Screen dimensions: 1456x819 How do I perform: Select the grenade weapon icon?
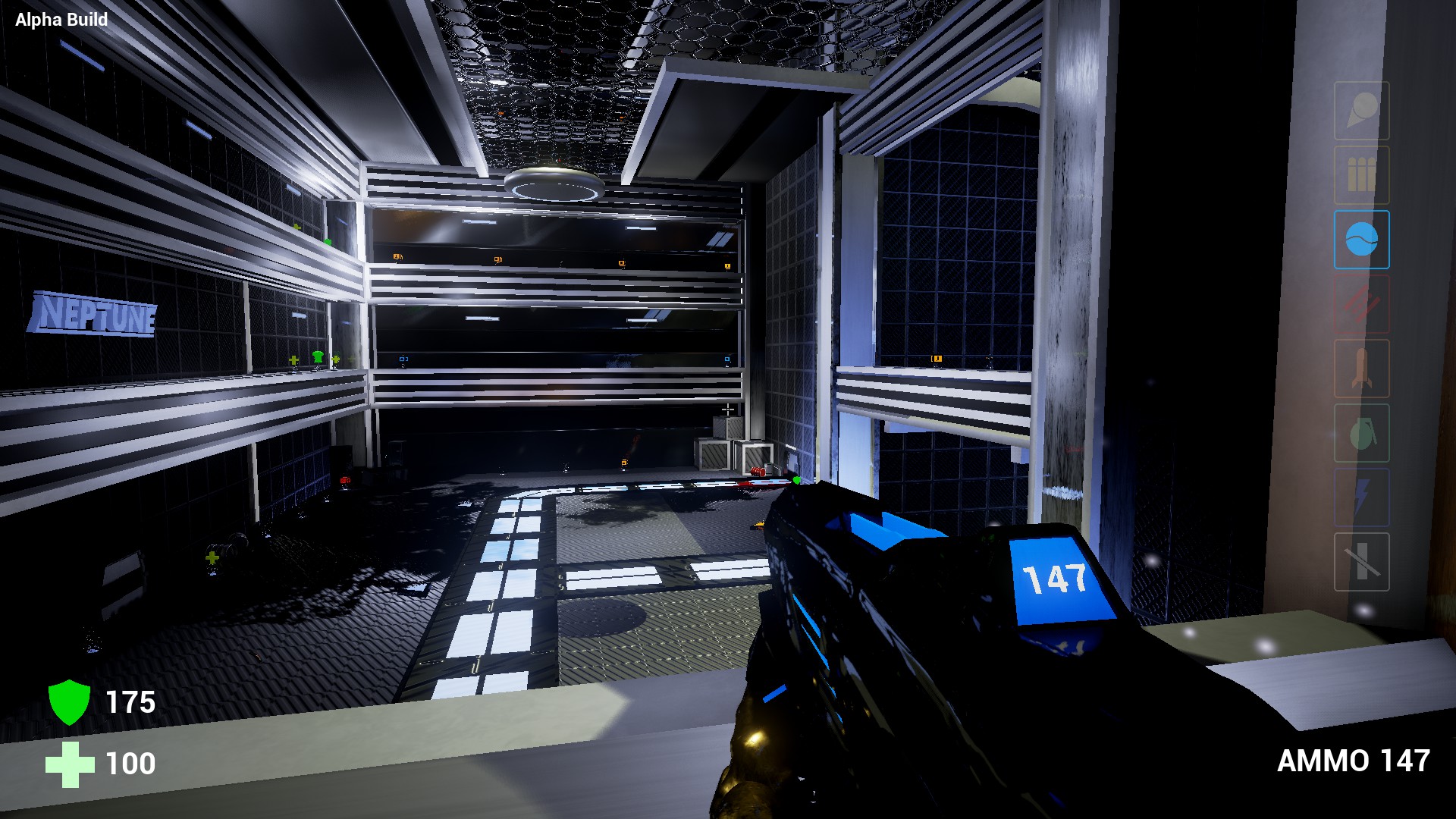[1361, 432]
